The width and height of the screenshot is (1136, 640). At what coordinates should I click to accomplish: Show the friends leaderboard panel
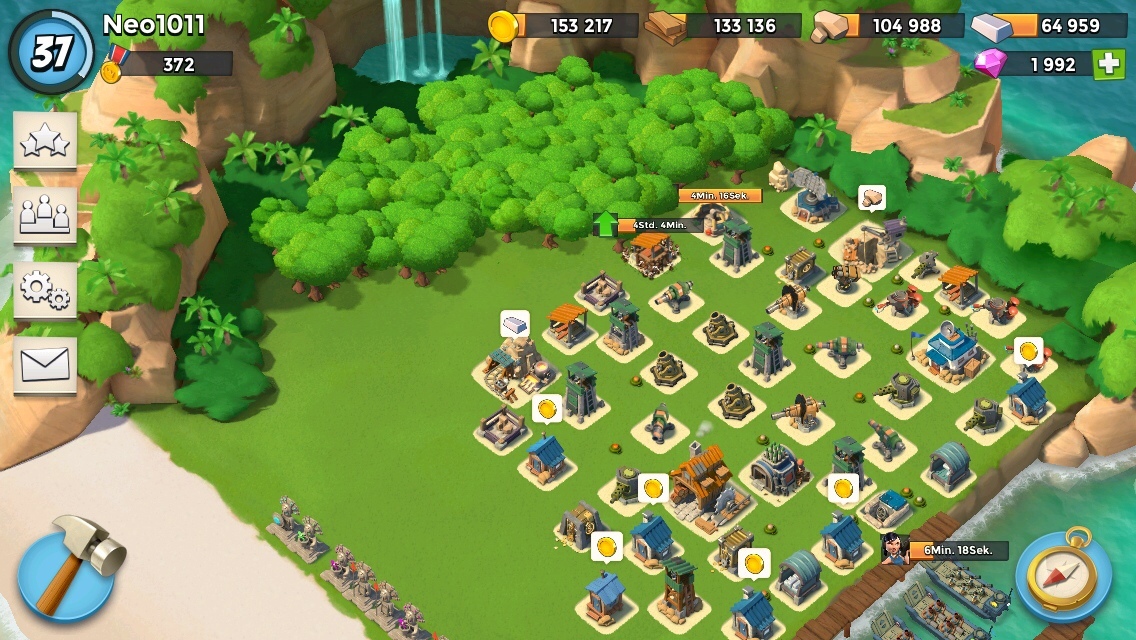(45, 215)
